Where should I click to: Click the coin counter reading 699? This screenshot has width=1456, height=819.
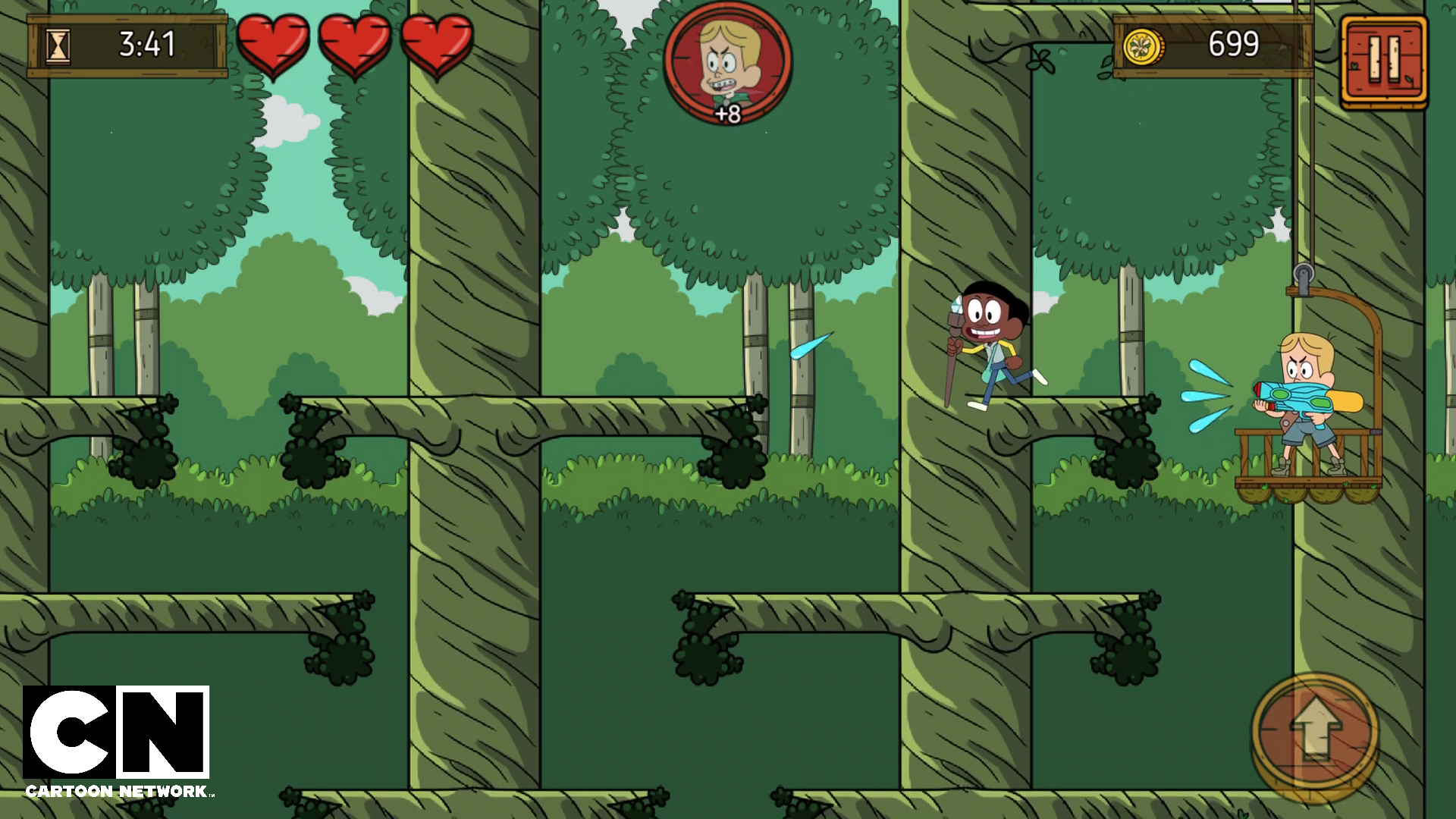[x=1232, y=44]
